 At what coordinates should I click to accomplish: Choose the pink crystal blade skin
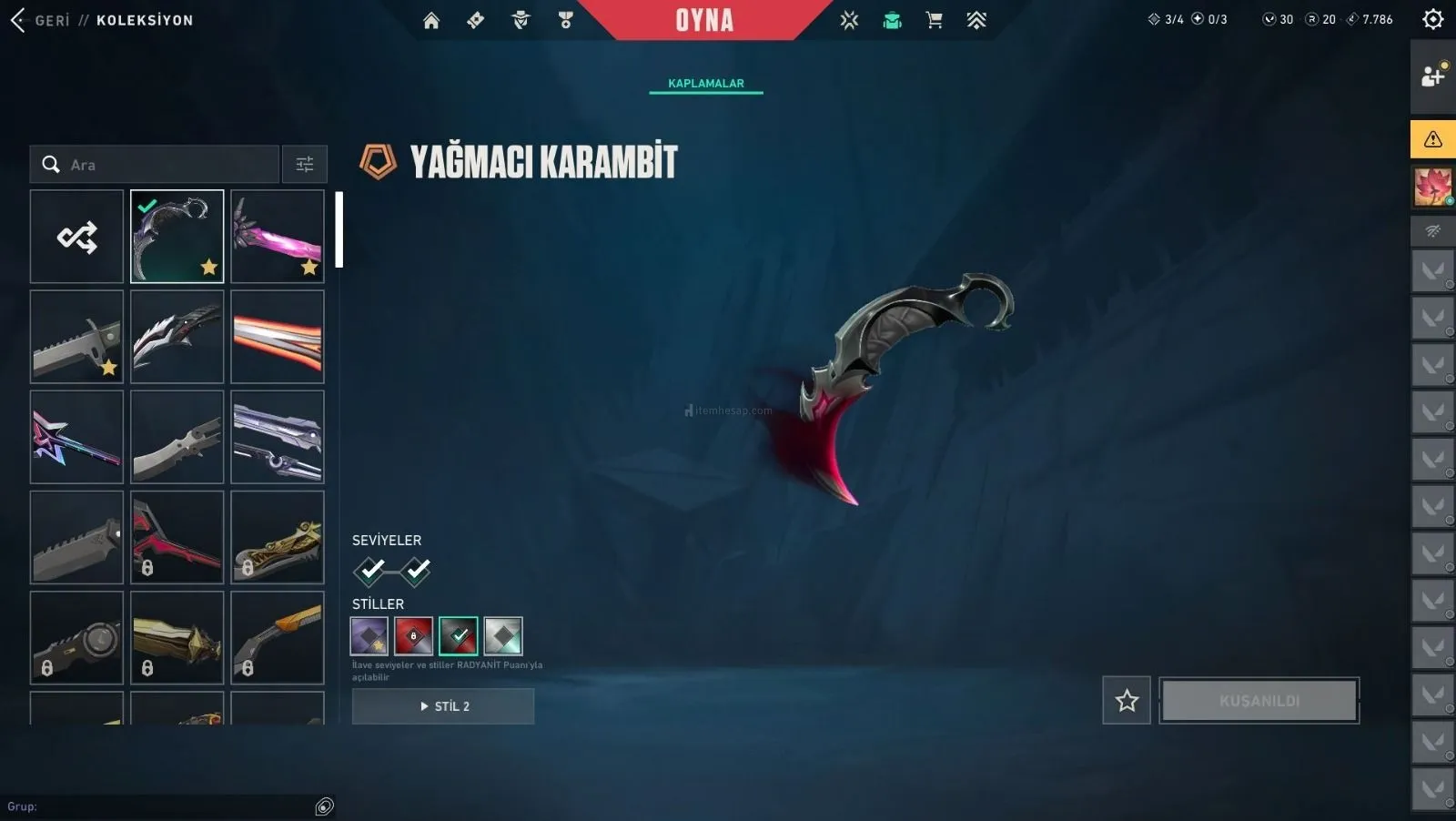pos(278,237)
